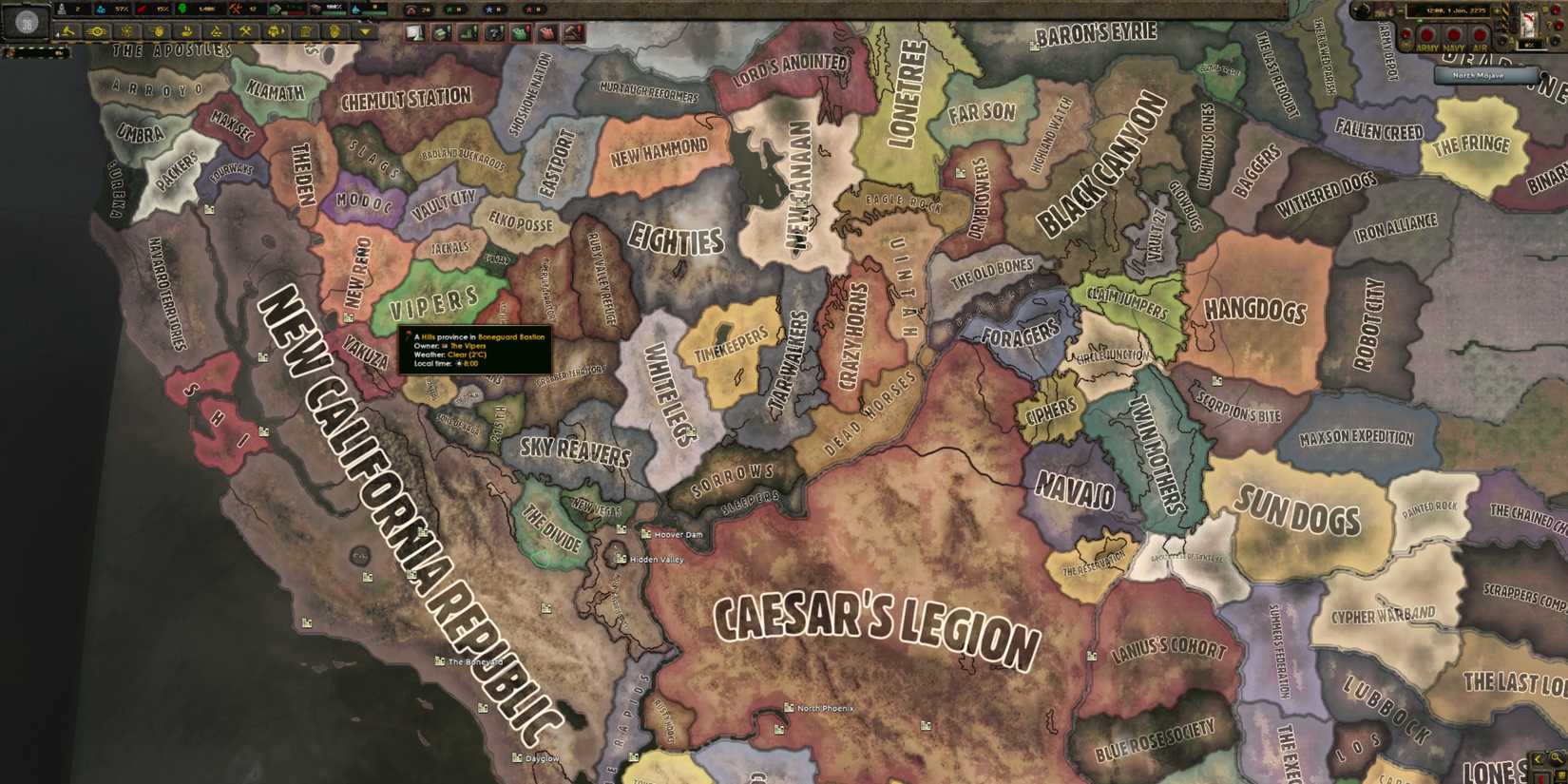This screenshot has height=784, width=1568.
Task: Toggle the Navy alert light
Action: (x=1453, y=35)
